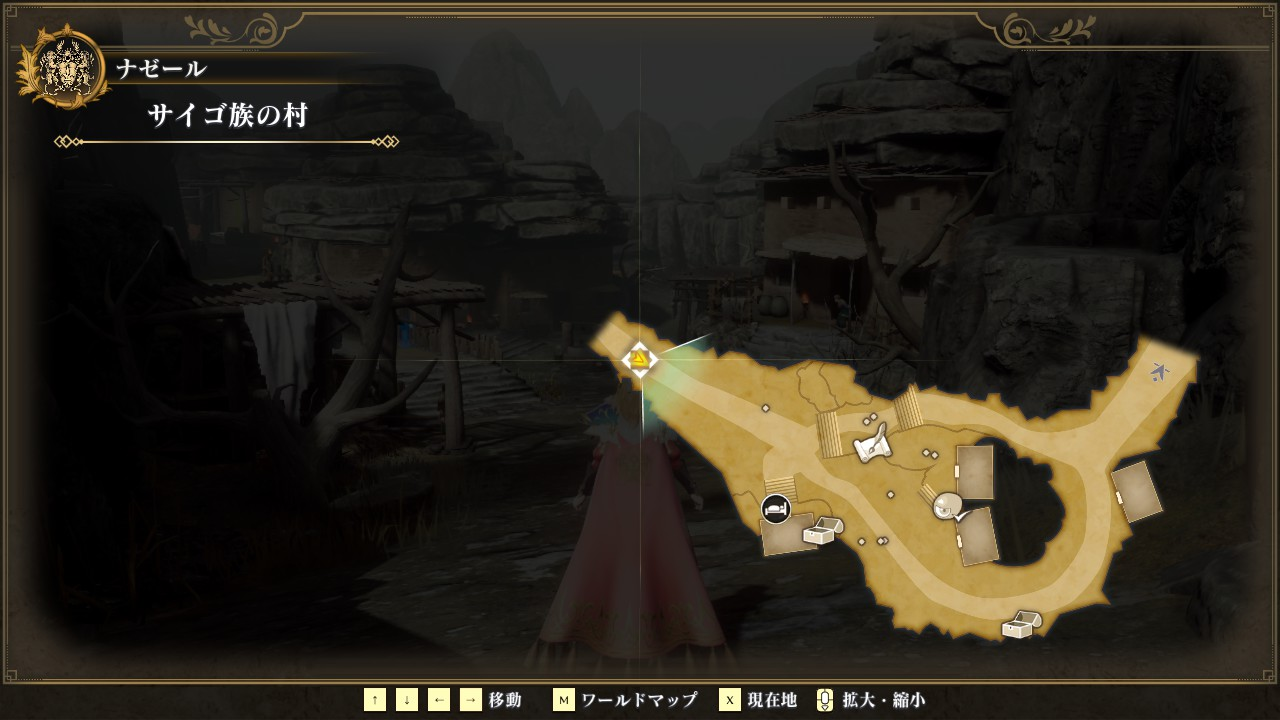Choose the head marker with a checkmark

tap(950, 507)
